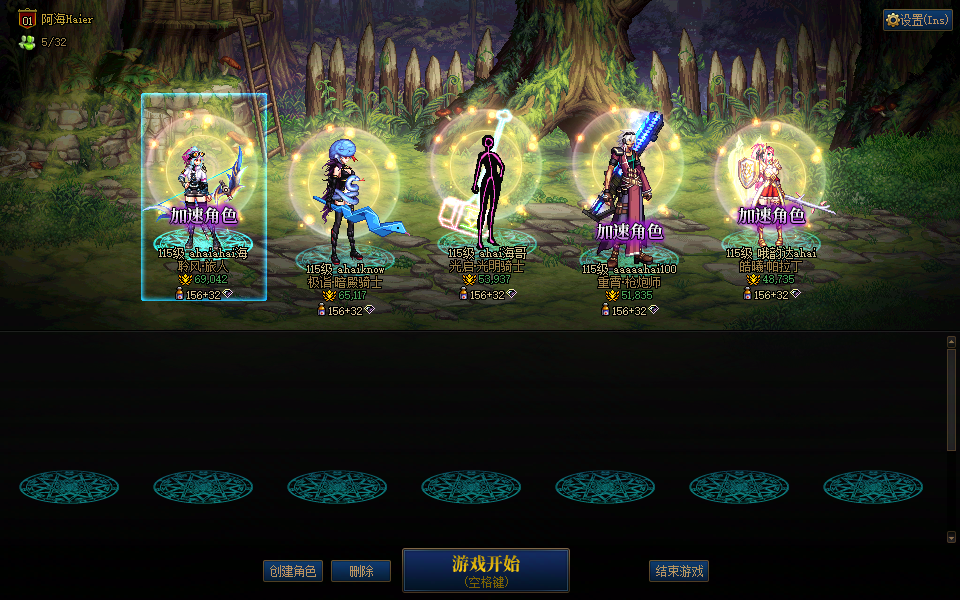Choose the 皓曦·帕拉丁 character with shield

(770, 195)
